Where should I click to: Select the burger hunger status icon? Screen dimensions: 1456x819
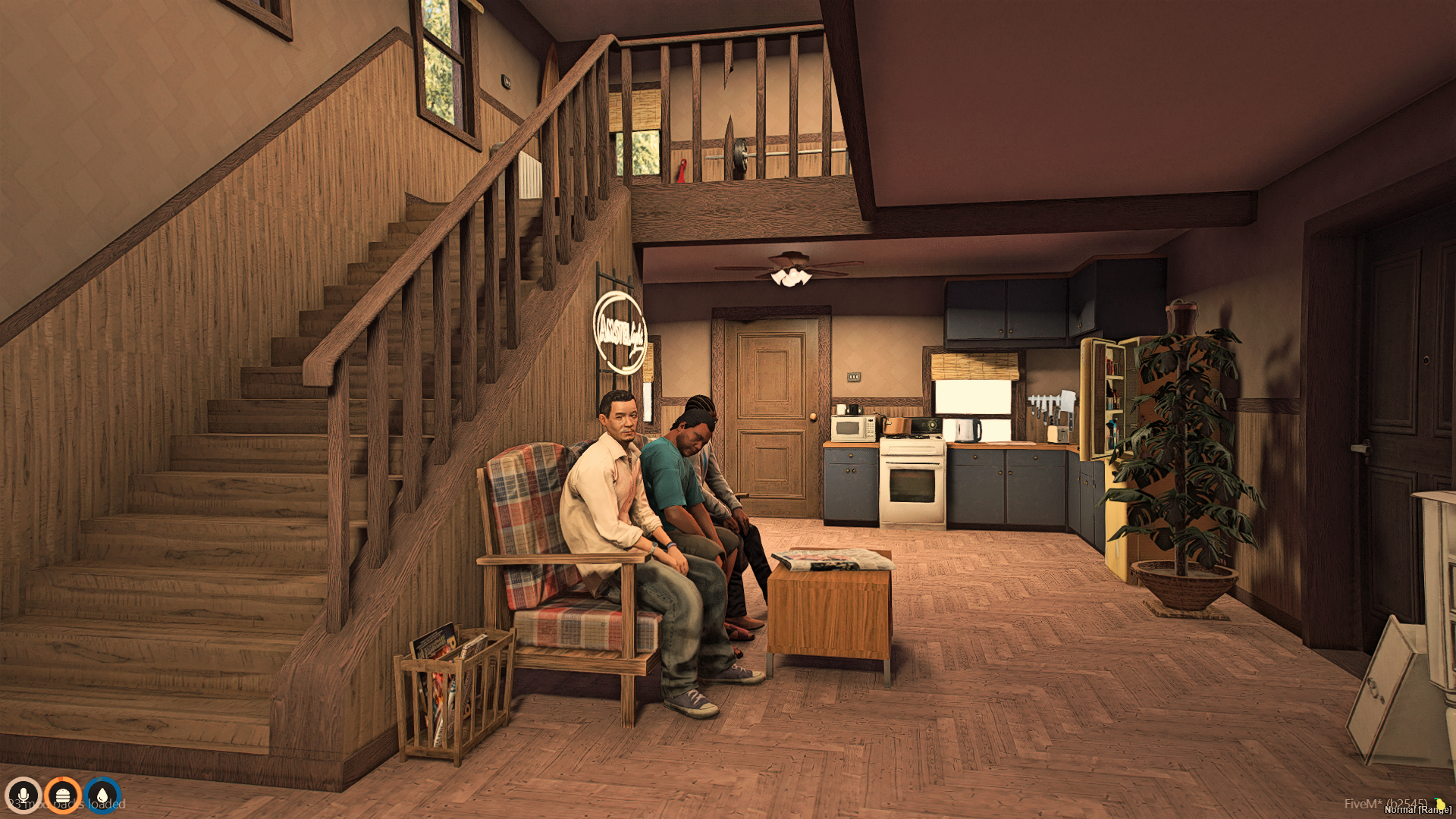tap(63, 795)
